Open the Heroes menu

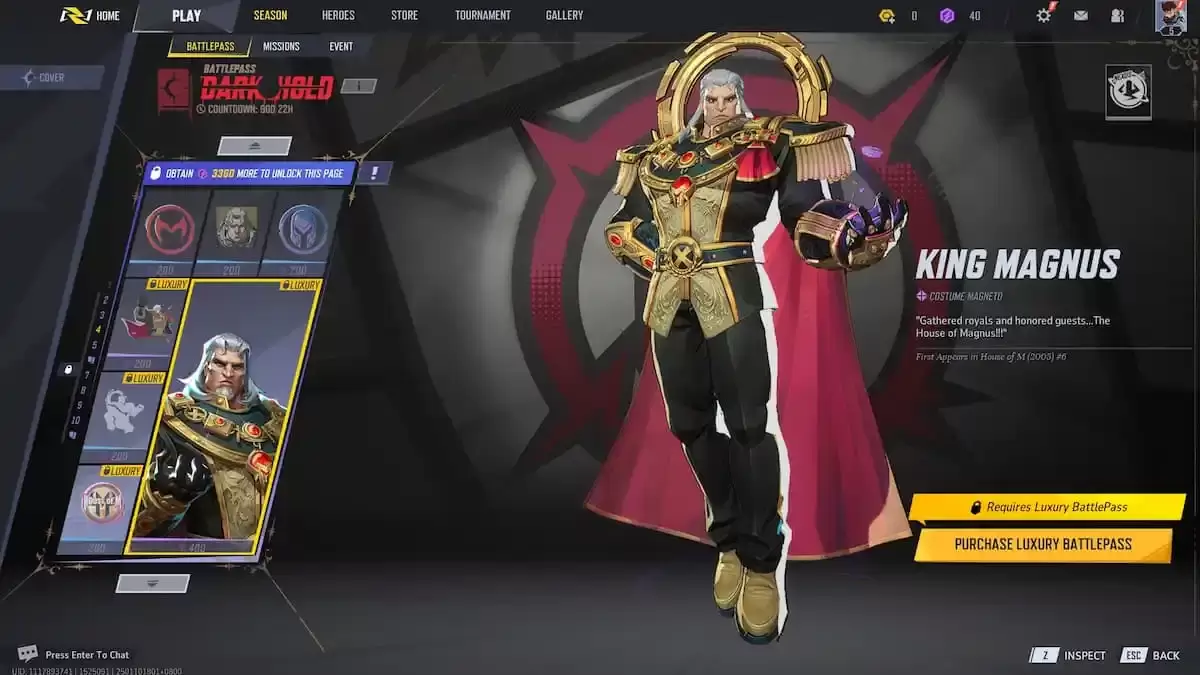338,15
